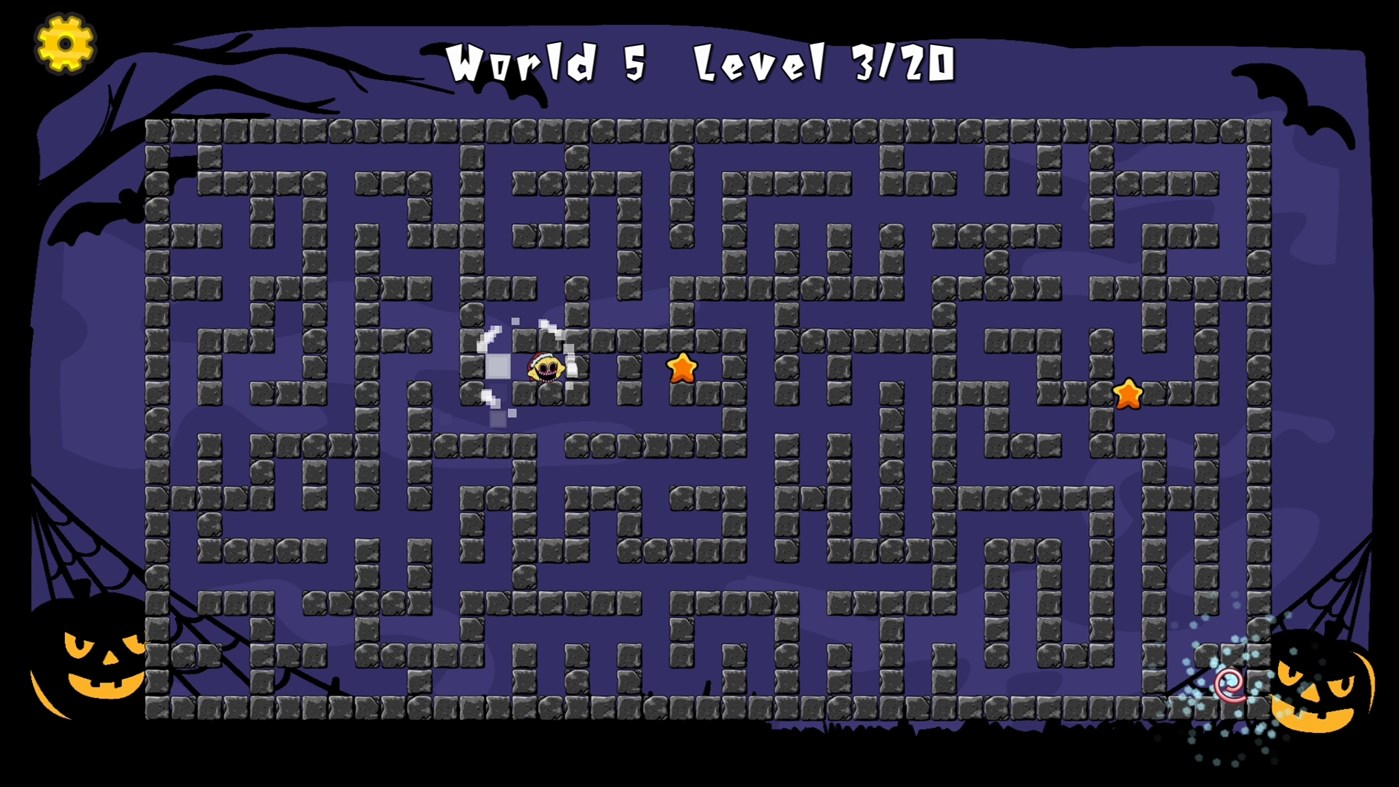Image resolution: width=1399 pixels, height=787 pixels.
Task: Collect the star on the maze's right side
Action: click(1129, 394)
